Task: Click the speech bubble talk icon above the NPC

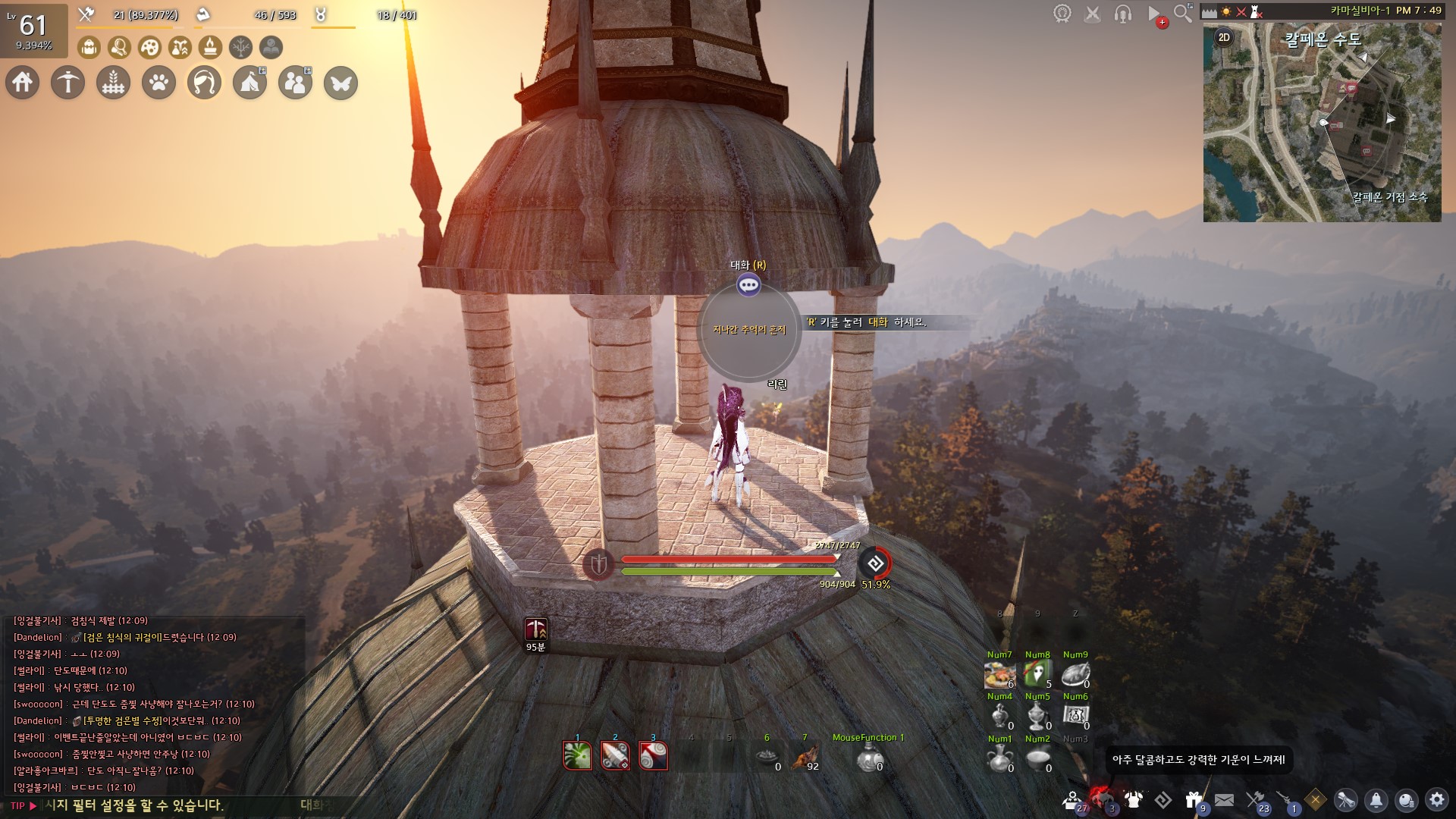Action: 748,285
